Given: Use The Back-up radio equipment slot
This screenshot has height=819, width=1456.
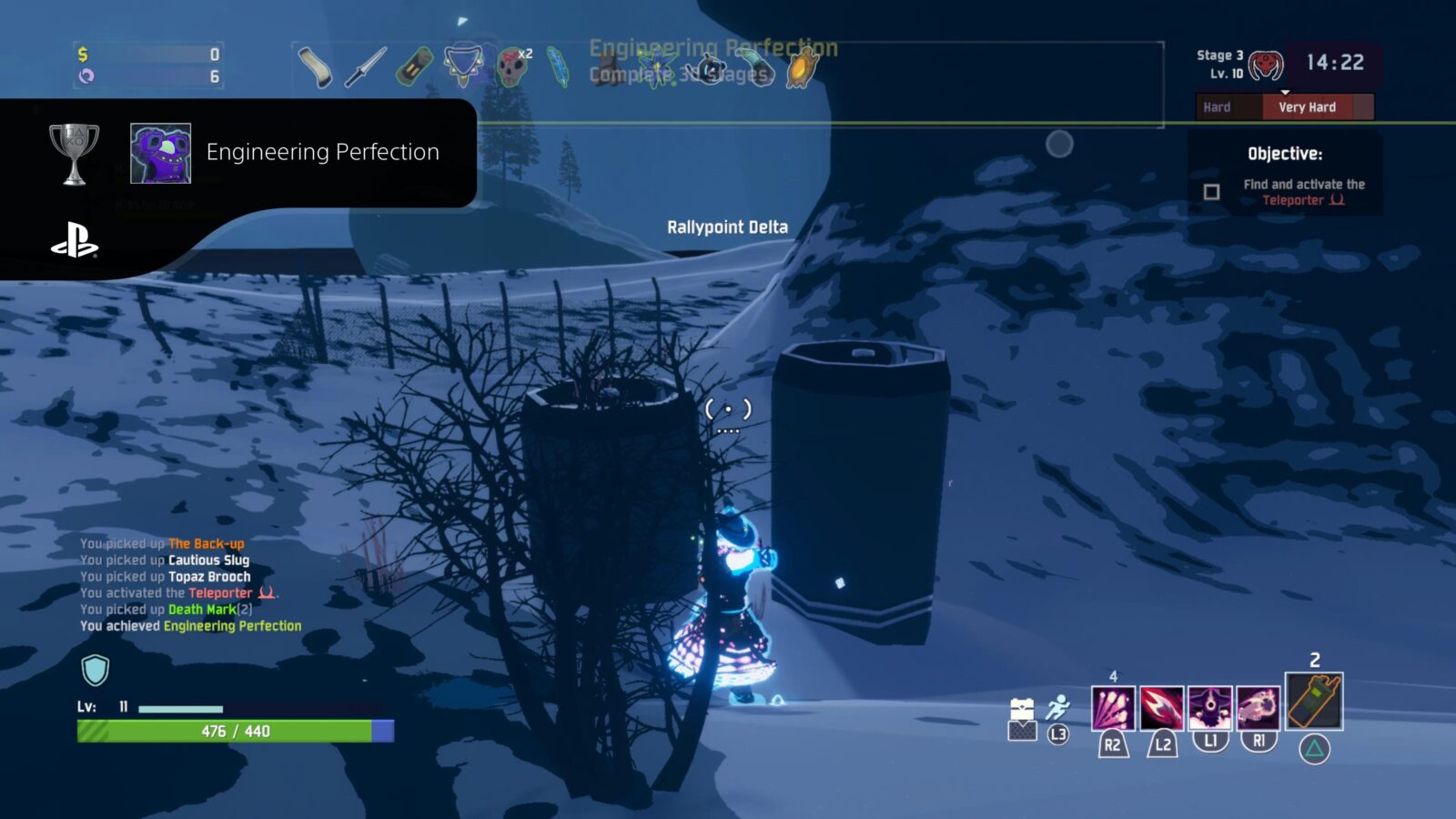Looking at the screenshot, I should [x=1314, y=701].
